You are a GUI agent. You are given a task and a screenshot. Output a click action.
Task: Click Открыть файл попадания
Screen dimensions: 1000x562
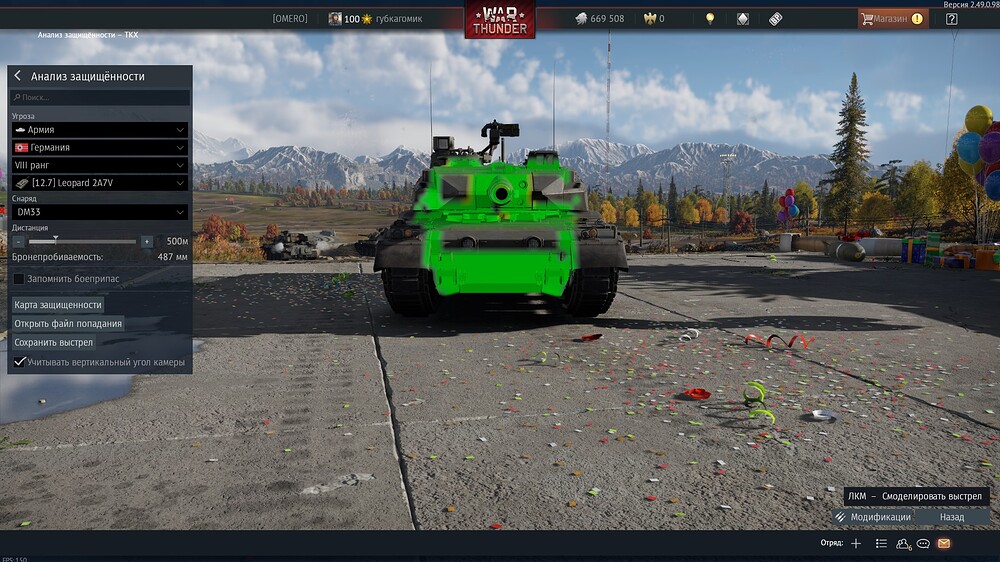click(x=68, y=324)
